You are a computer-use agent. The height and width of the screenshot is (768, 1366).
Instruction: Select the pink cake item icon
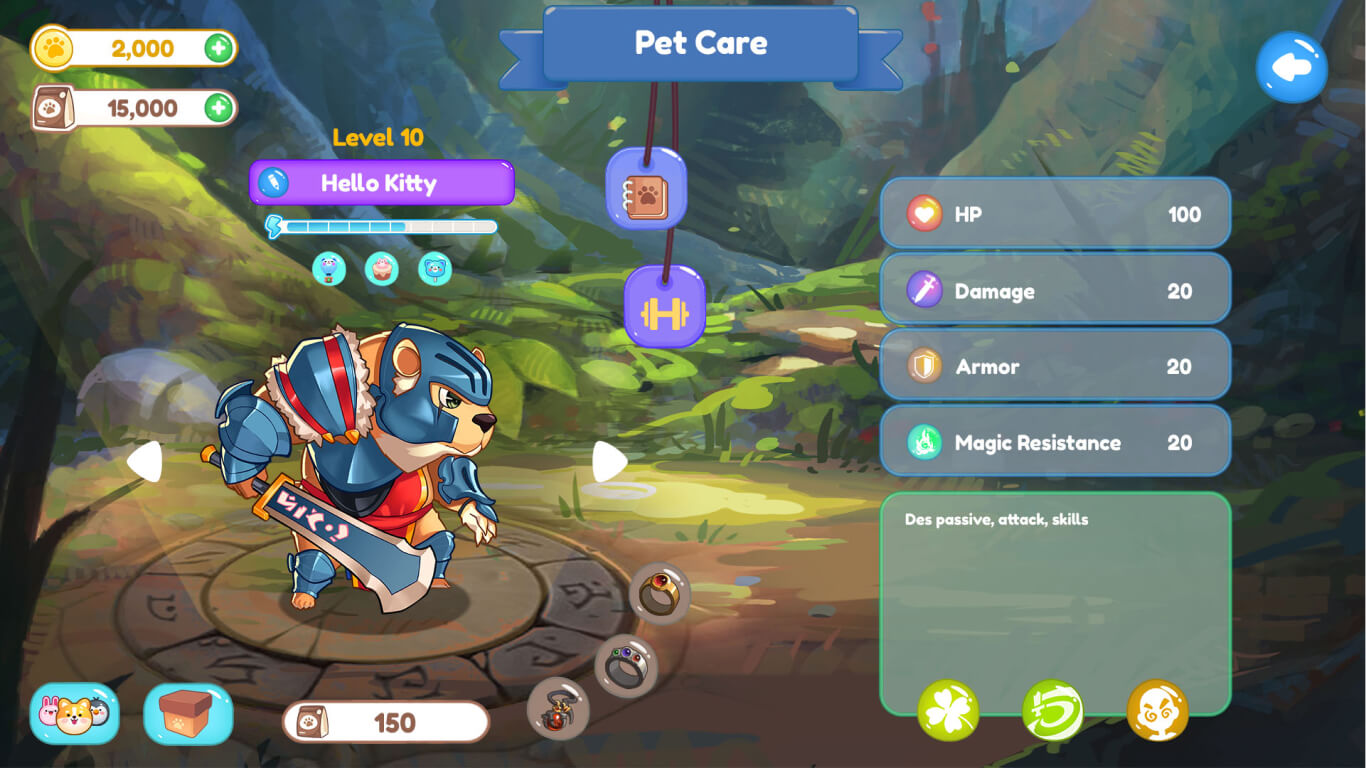(x=381, y=268)
